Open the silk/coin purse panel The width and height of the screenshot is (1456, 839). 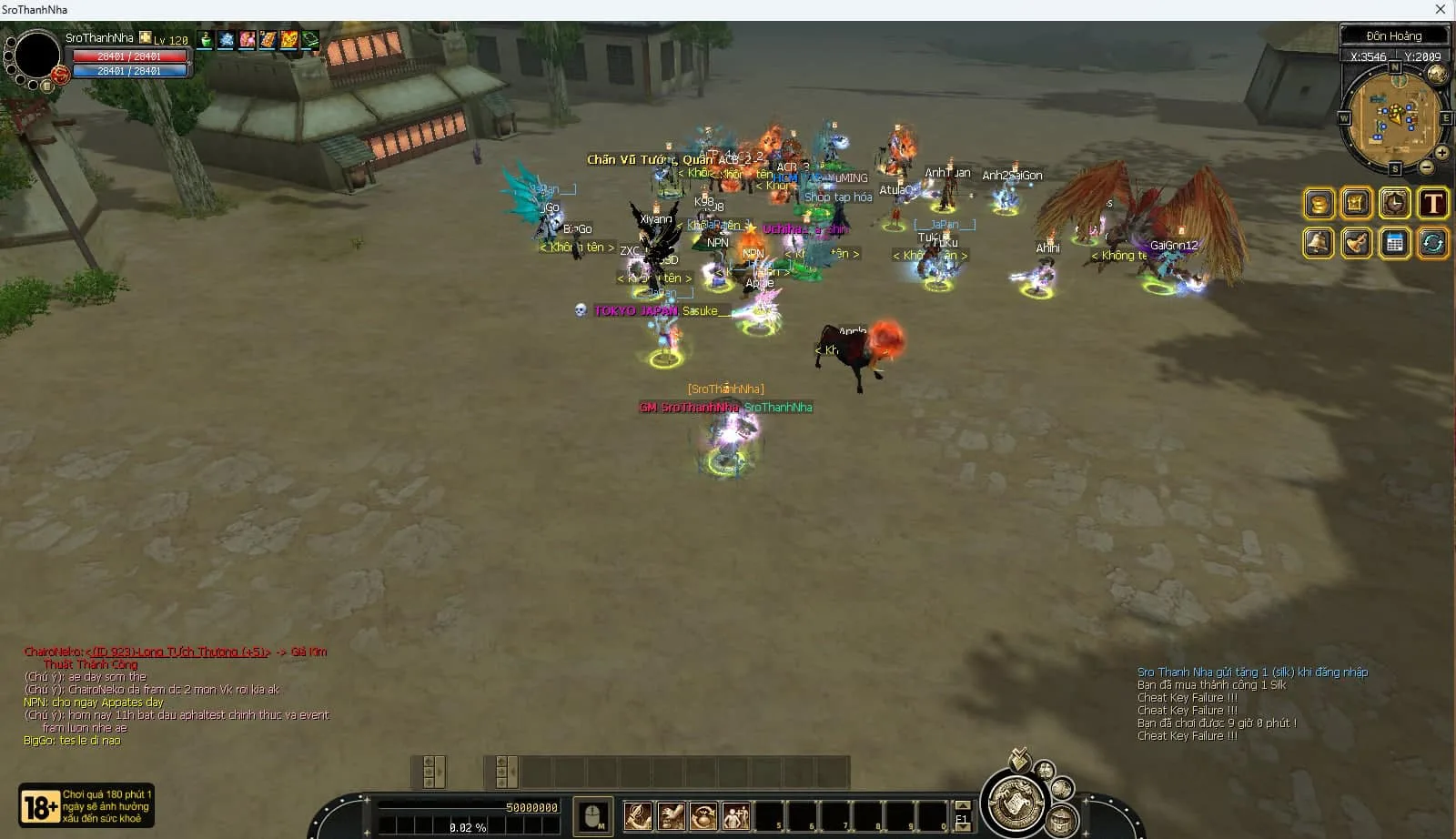coord(1318,204)
